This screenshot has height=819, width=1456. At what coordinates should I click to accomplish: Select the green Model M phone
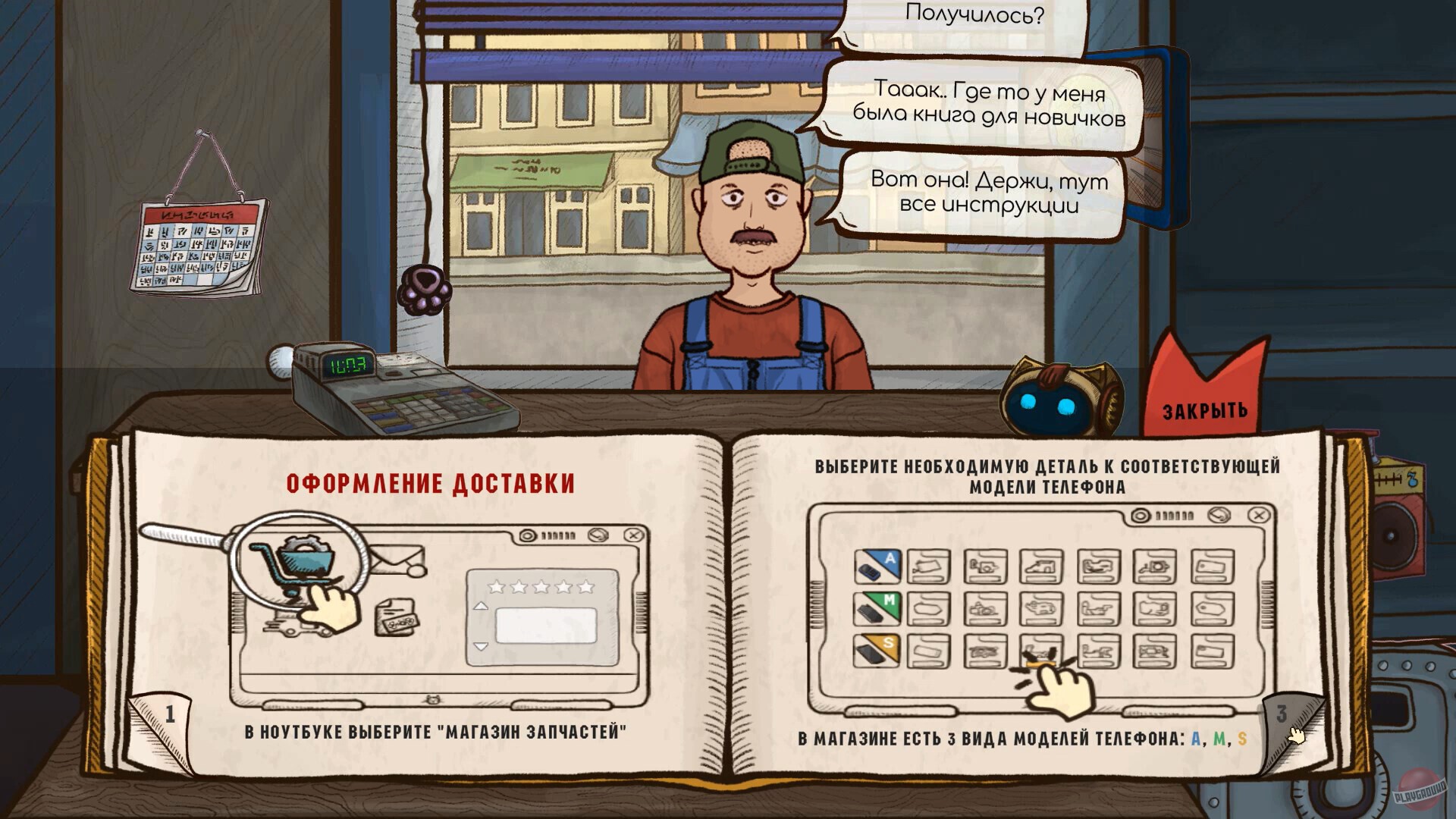coord(876,608)
